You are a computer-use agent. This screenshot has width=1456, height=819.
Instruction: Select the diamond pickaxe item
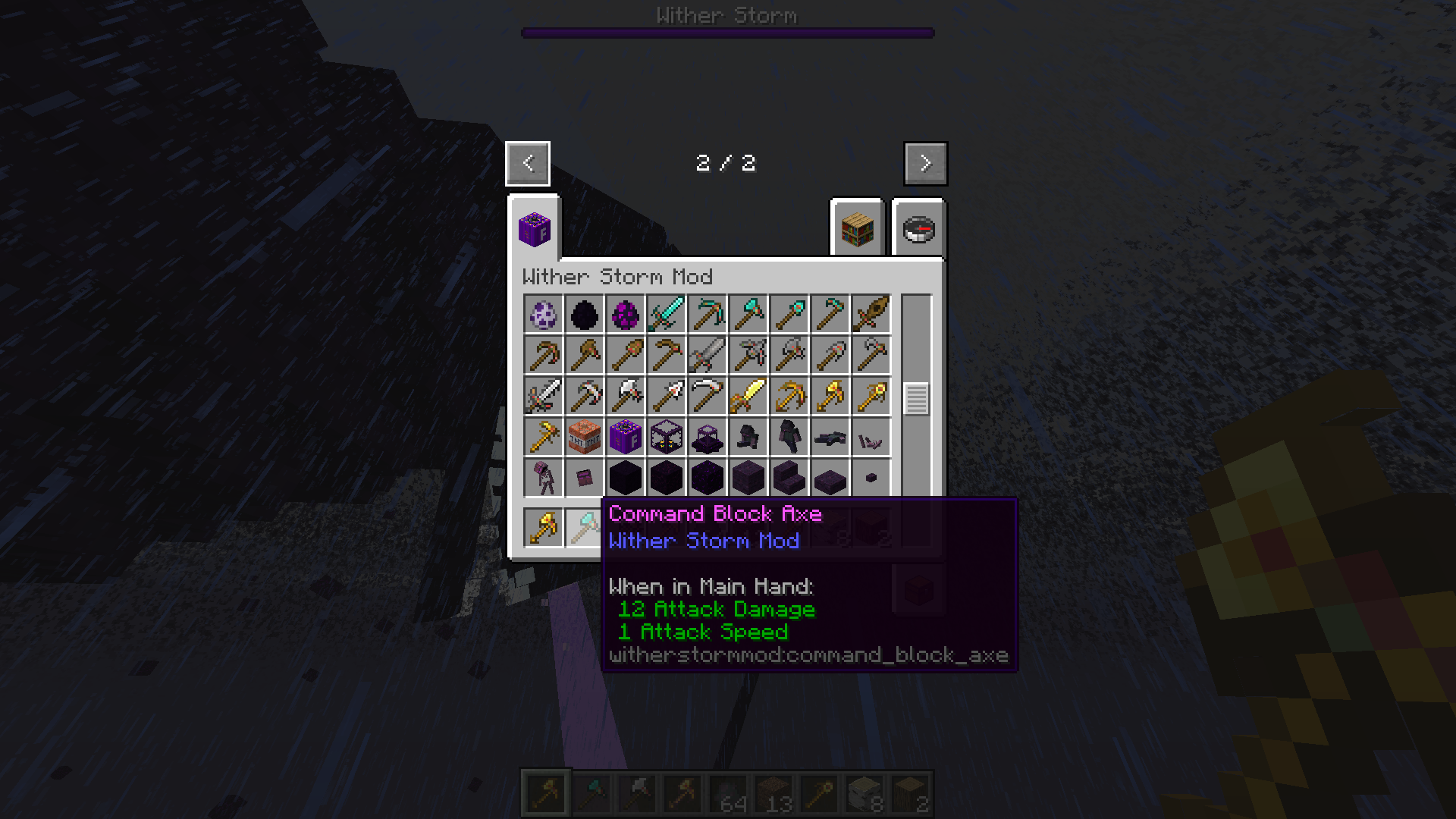[707, 314]
